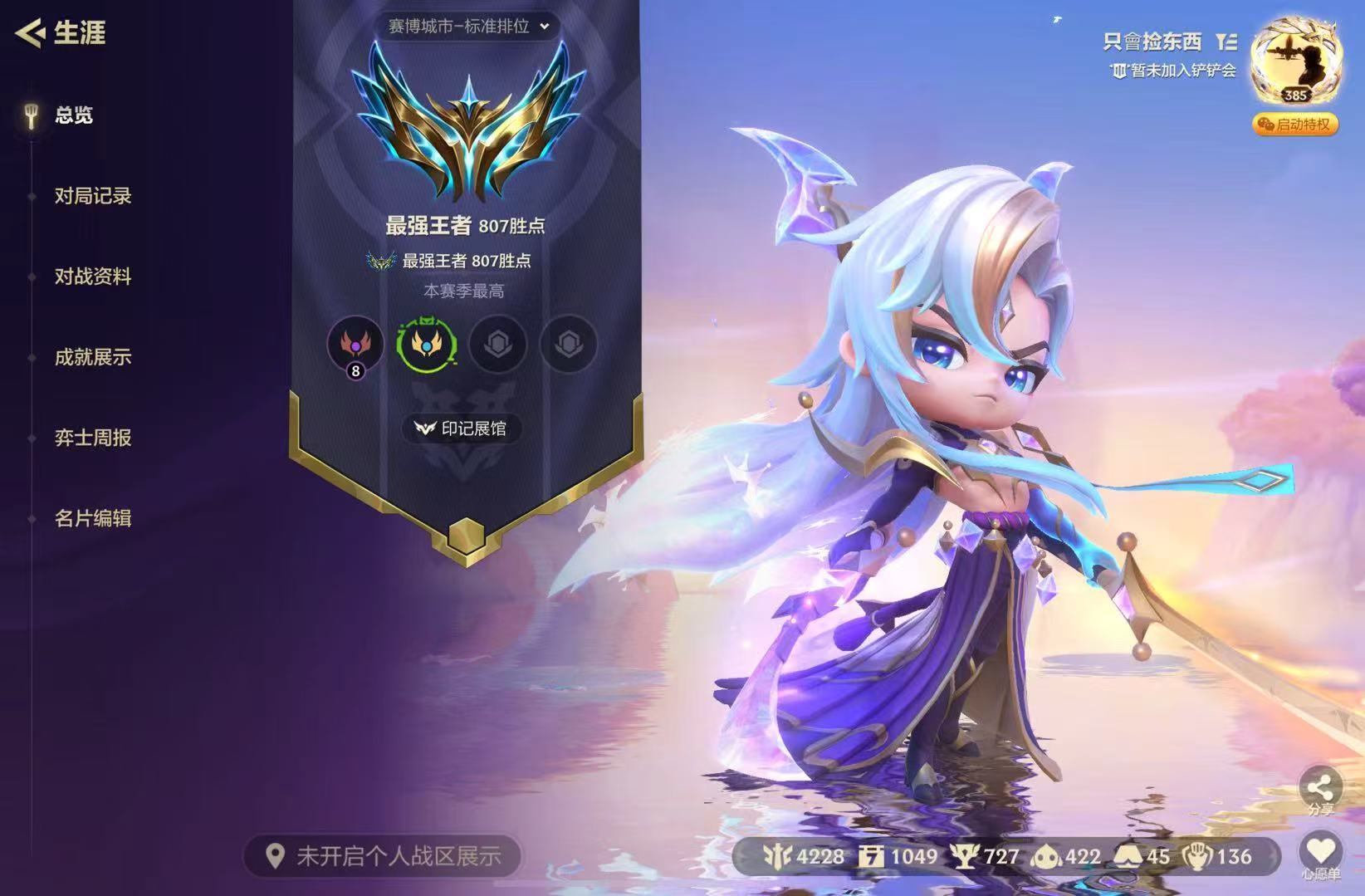This screenshot has width=1365, height=896.
Task: Open the 最强王者 rank emblem
Action: tap(468, 125)
